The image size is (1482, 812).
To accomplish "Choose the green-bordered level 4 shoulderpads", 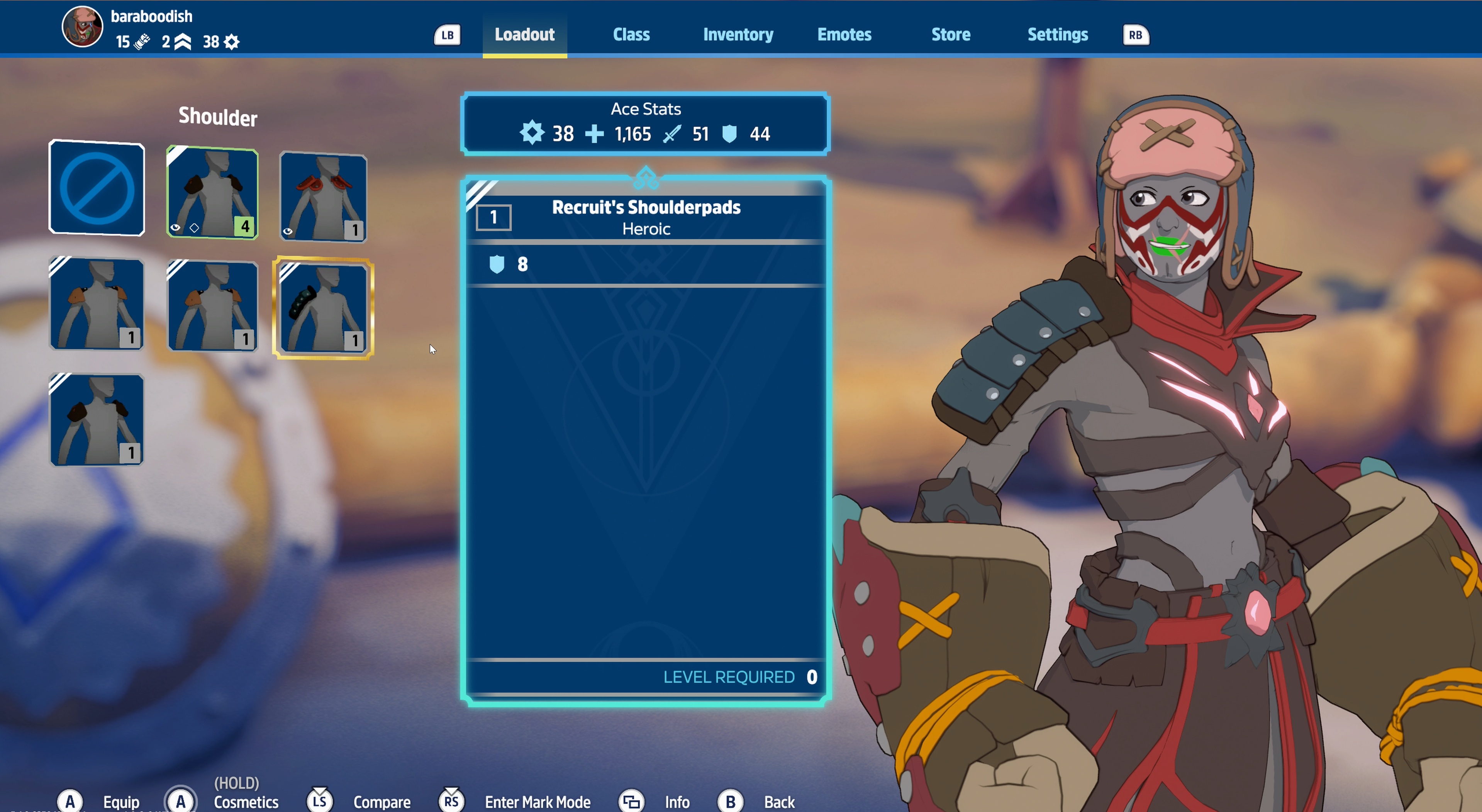I will pyautogui.click(x=212, y=192).
